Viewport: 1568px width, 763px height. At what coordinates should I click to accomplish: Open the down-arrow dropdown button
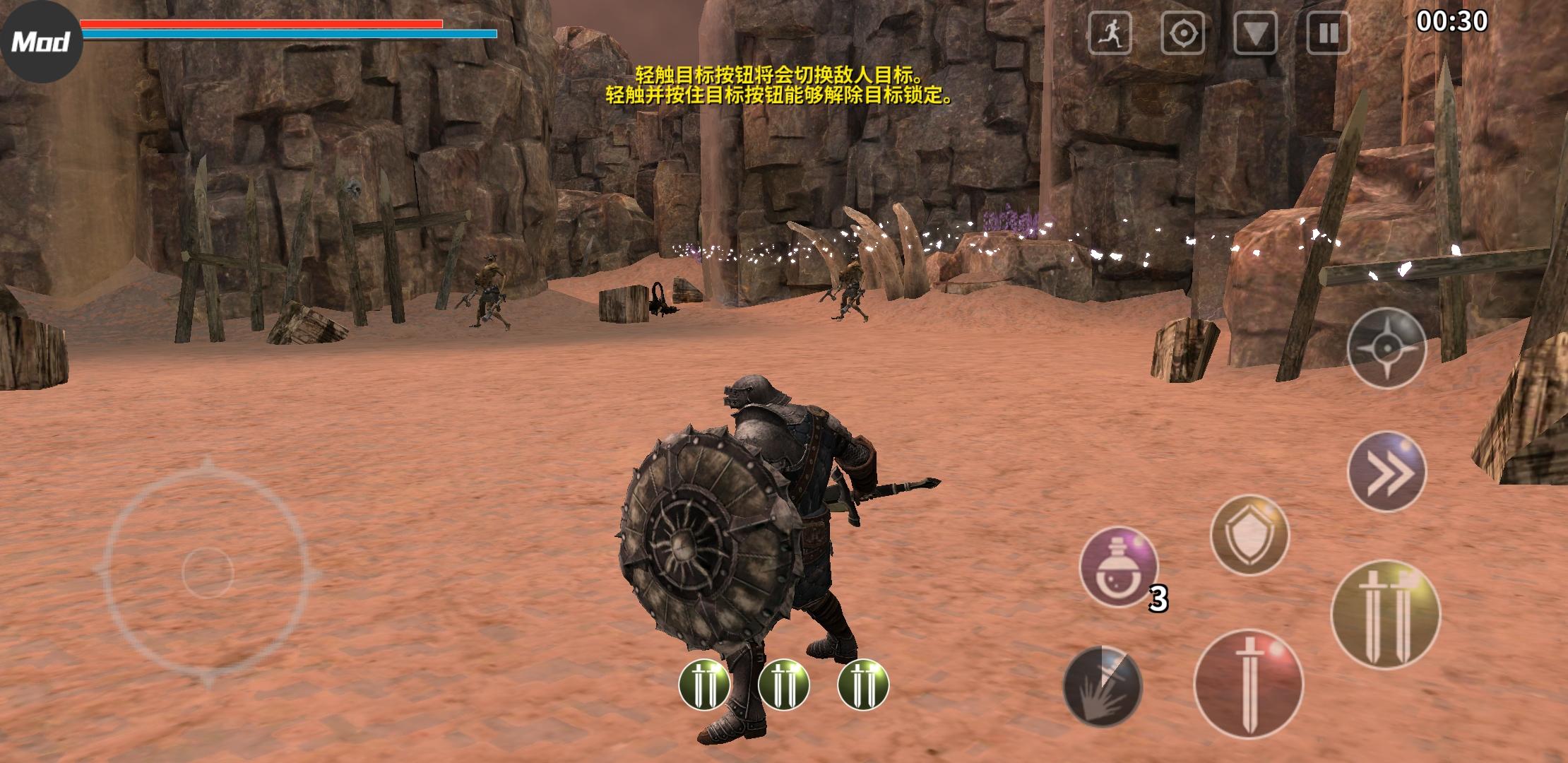pyautogui.click(x=1255, y=33)
